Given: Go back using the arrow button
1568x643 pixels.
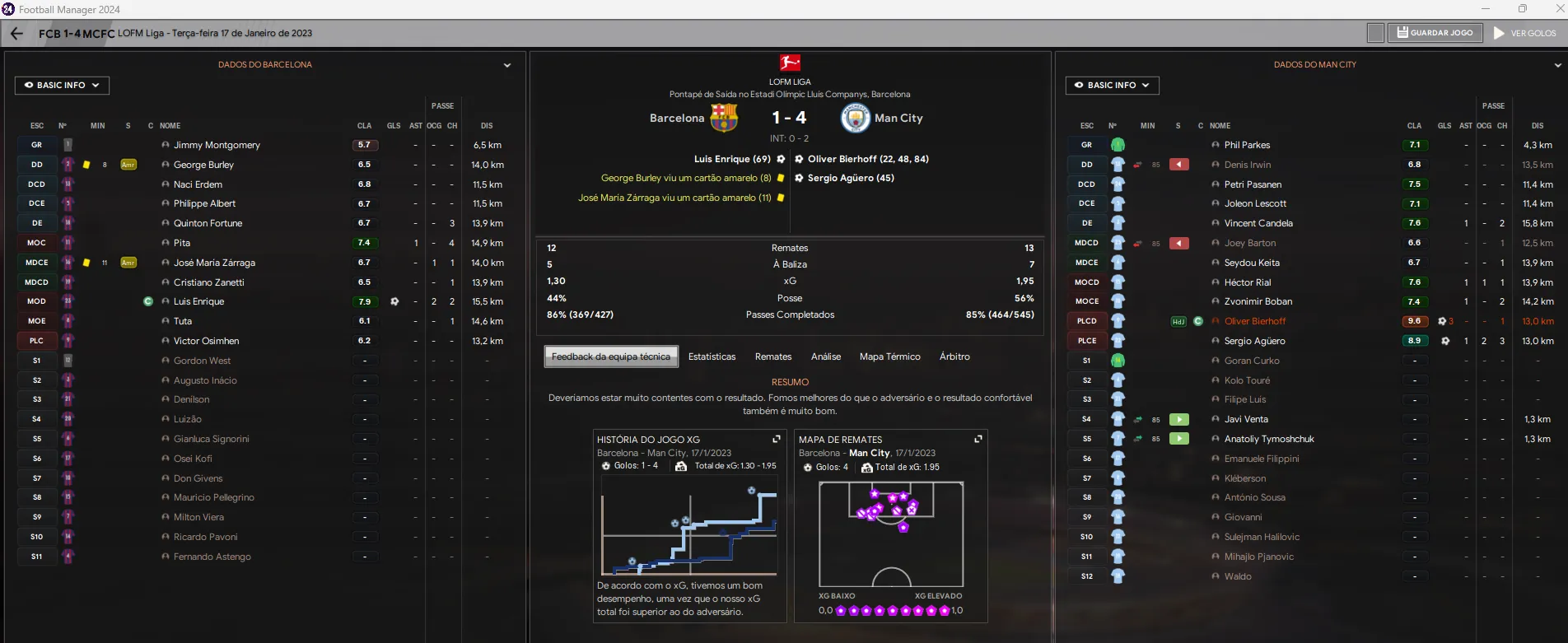Looking at the screenshot, I should click(16, 34).
